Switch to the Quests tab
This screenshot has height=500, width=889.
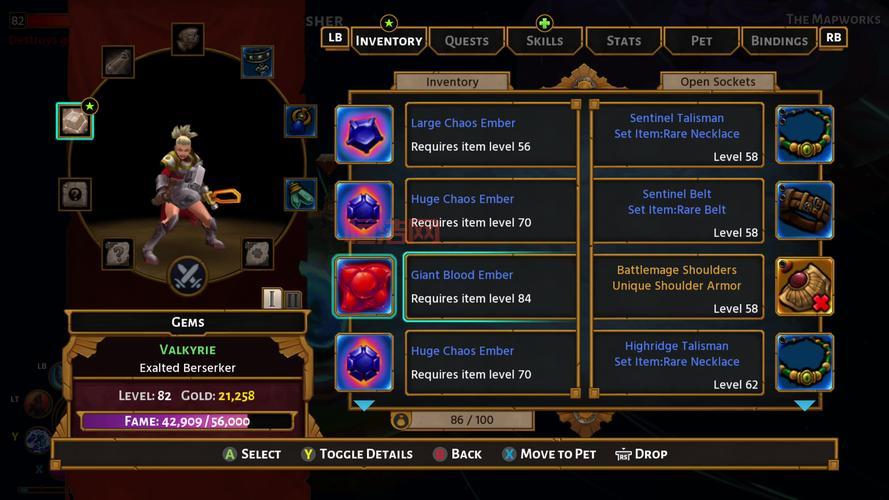coord(466,41)
